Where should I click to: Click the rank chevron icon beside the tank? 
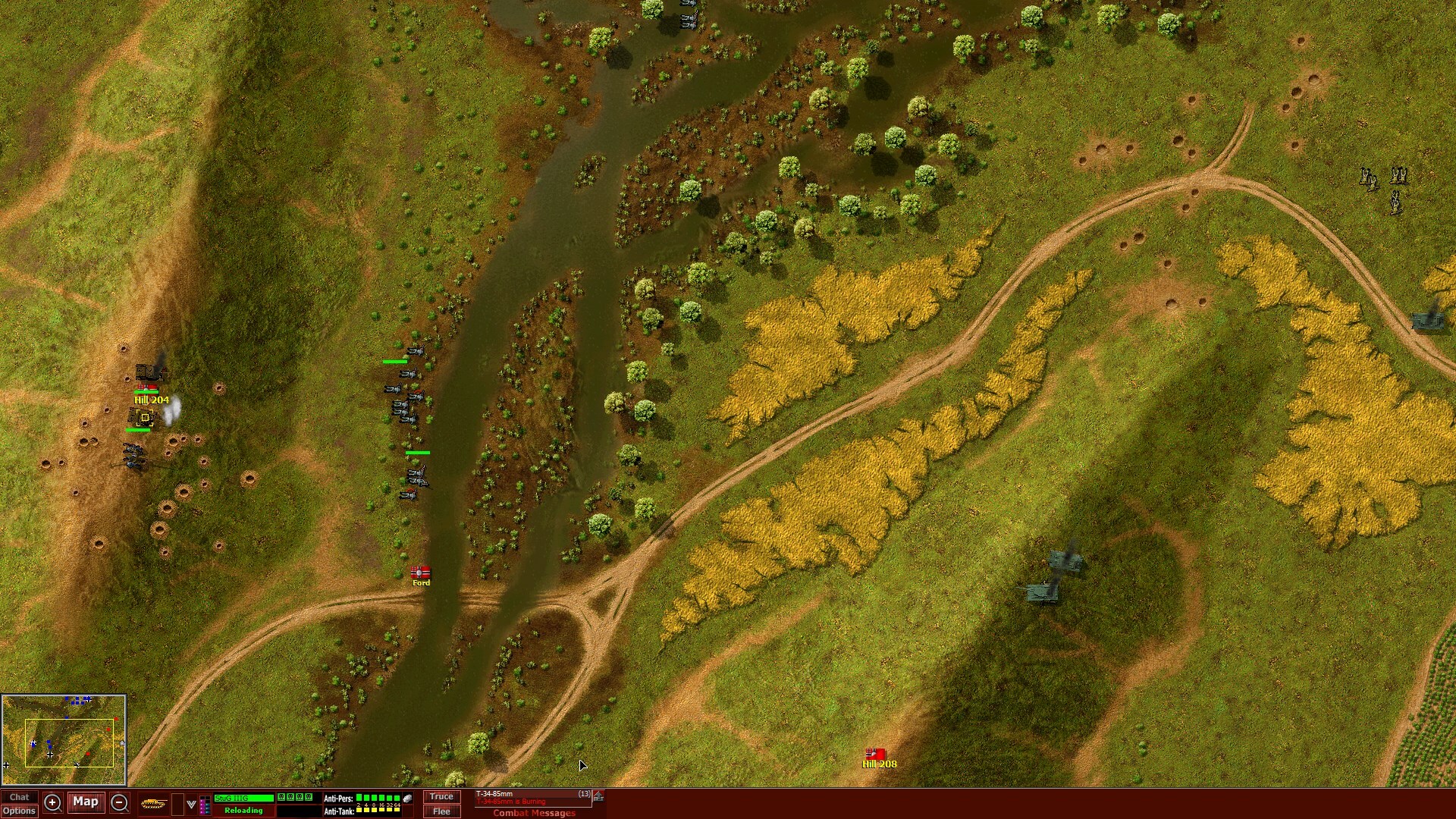[x=191, y=802]
